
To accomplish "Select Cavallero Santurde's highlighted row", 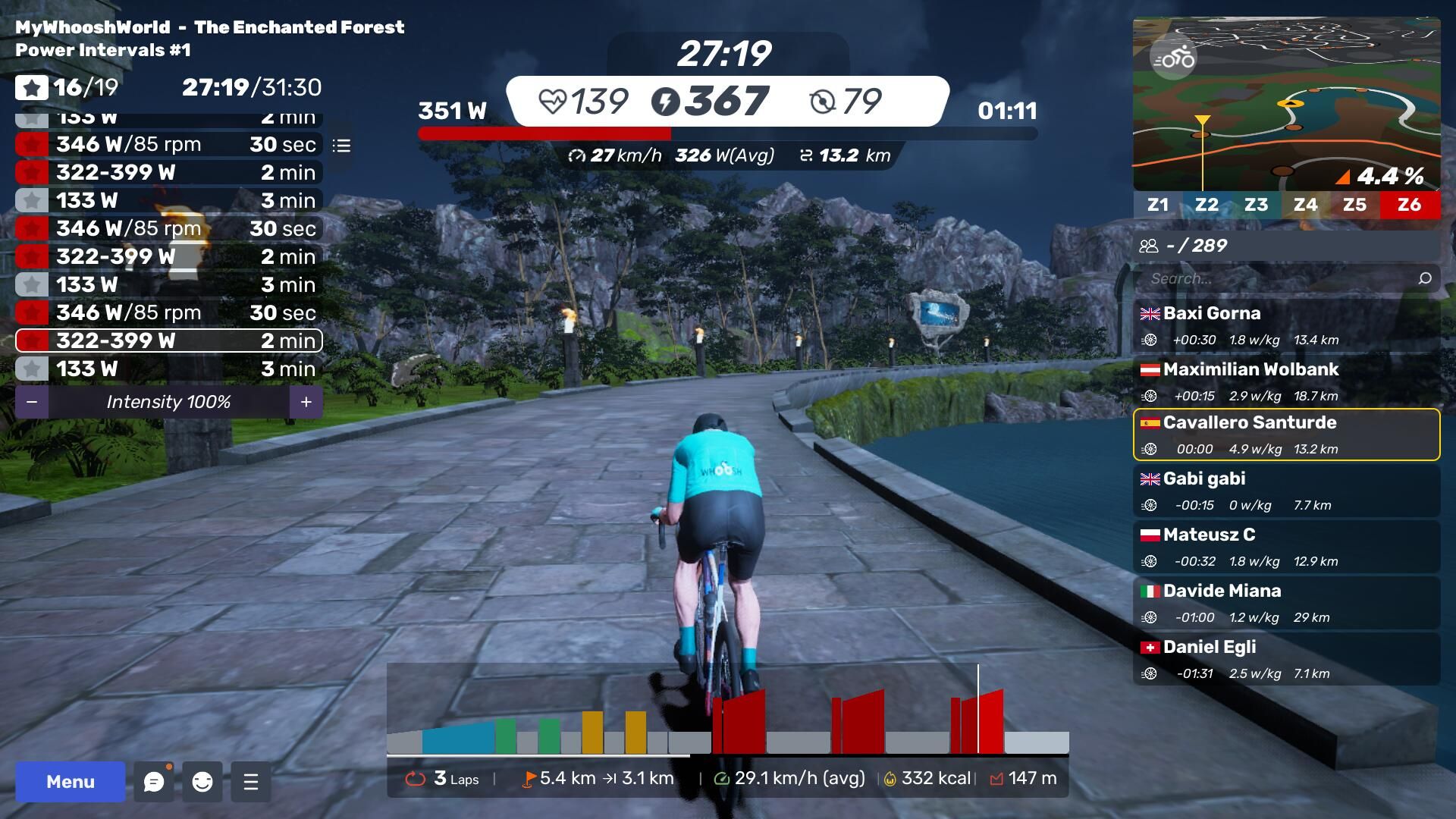I will tap(1286, 435).
